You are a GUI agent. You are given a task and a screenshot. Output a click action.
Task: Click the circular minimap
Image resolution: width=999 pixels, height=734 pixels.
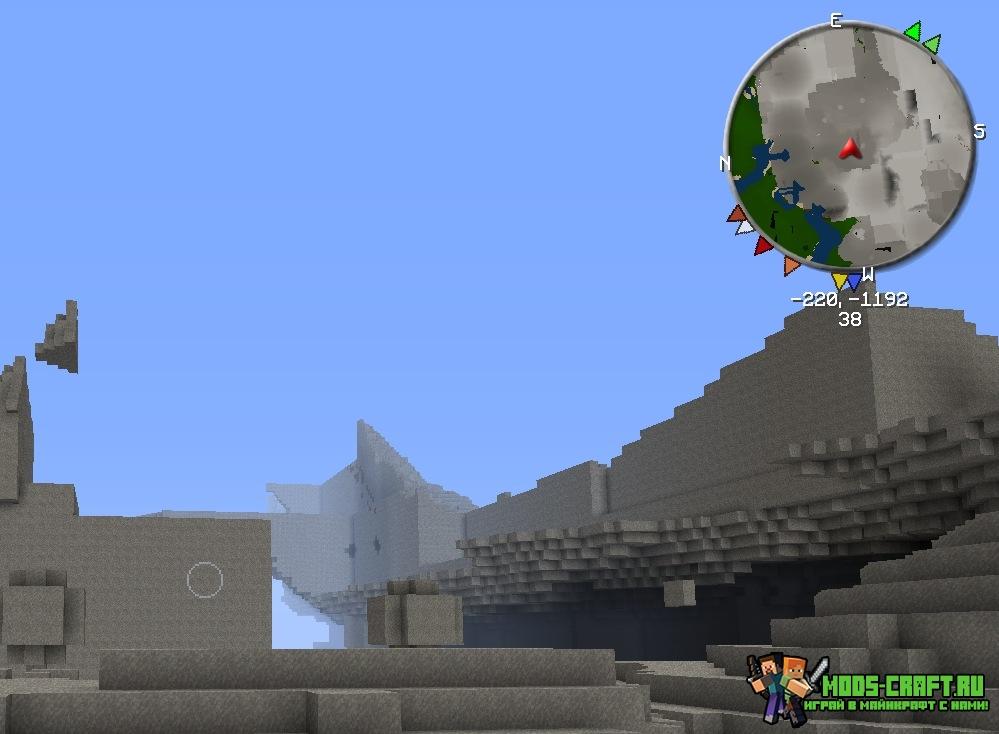(x=850, y=148)
